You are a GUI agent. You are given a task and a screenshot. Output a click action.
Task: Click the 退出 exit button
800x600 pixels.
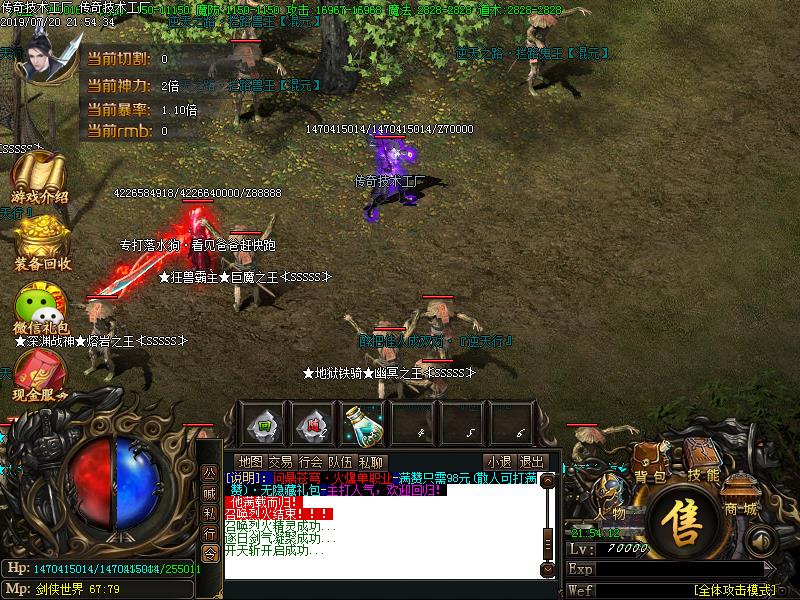click(531, 462)
